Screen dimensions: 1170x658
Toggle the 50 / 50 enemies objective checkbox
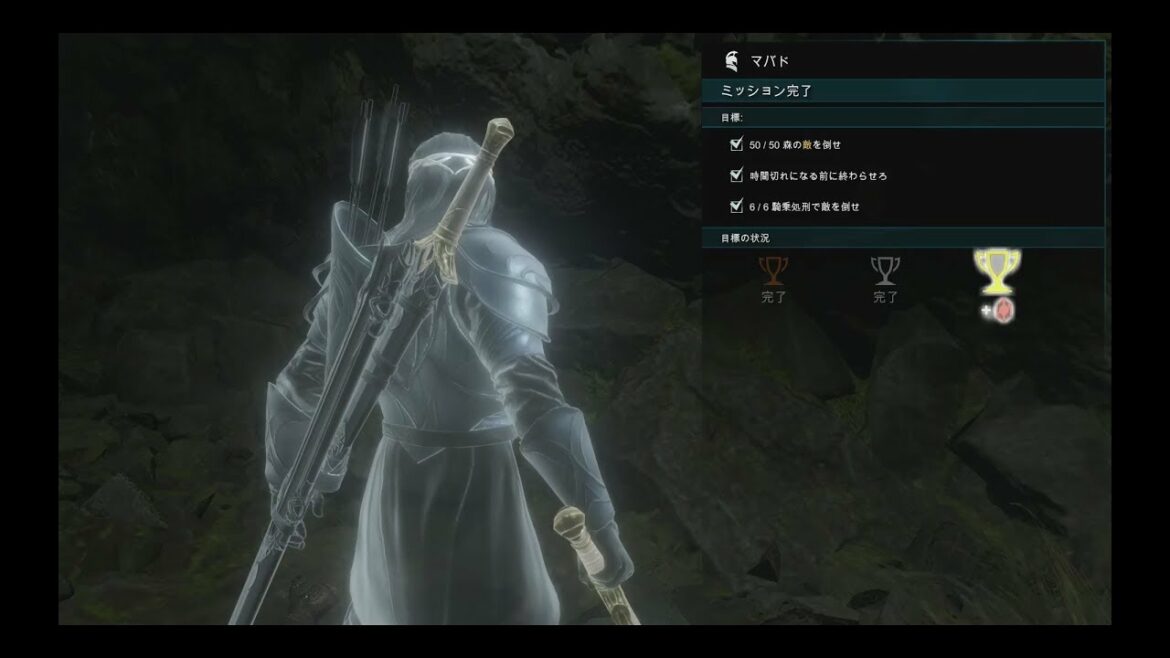pyautogui.click(x=737, y=145)
